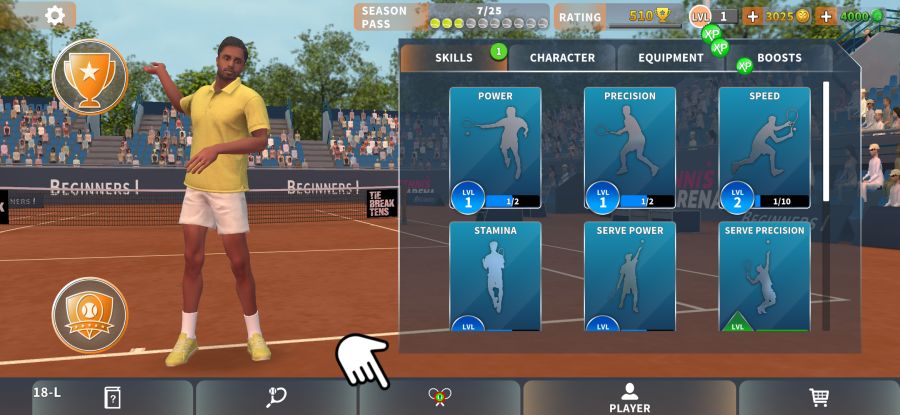Open the Season Pass panel

(x=450, y=16)
